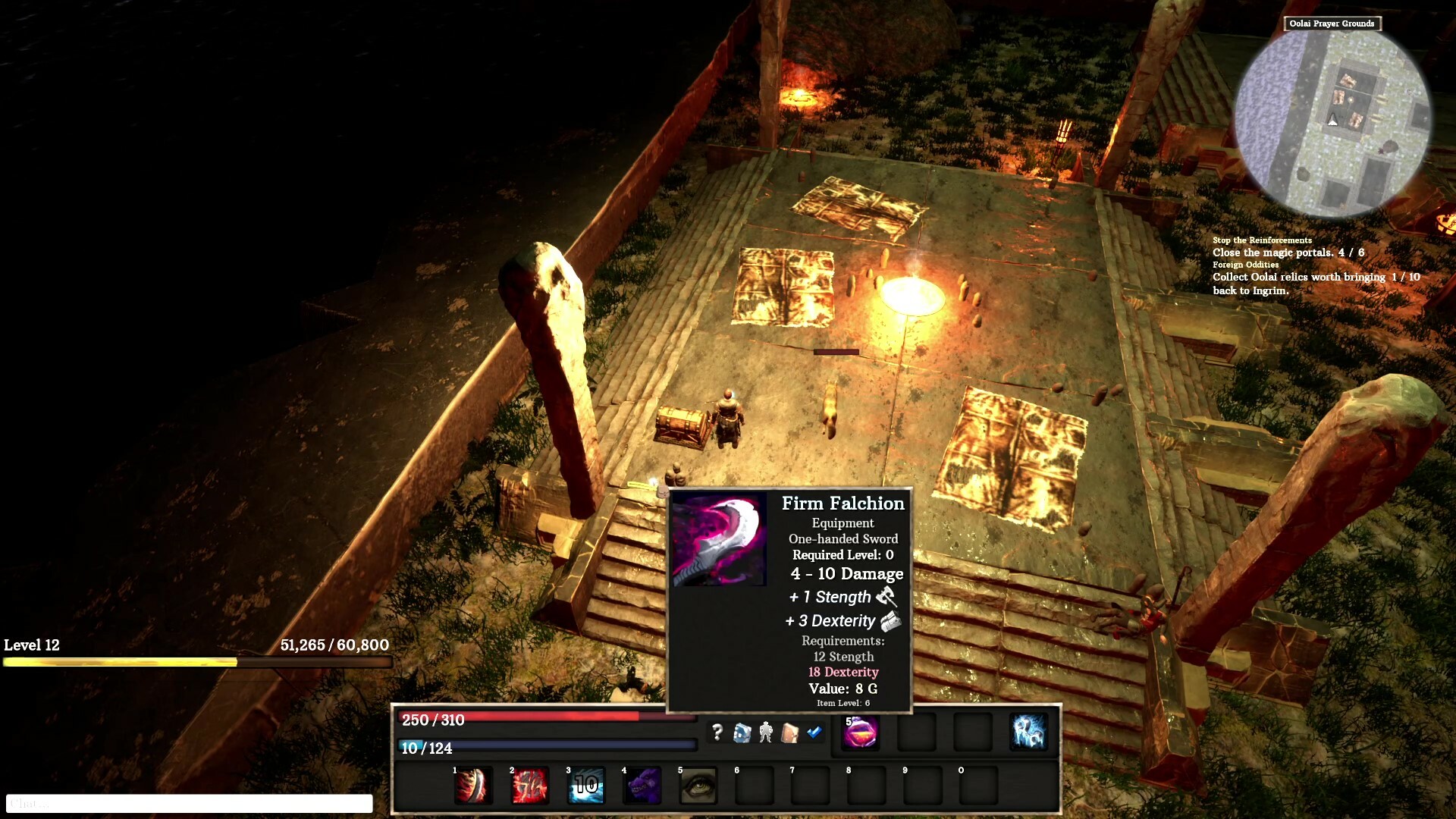Drink the stacked purple potion
The image size is (1456, 819).
(861, 734)
